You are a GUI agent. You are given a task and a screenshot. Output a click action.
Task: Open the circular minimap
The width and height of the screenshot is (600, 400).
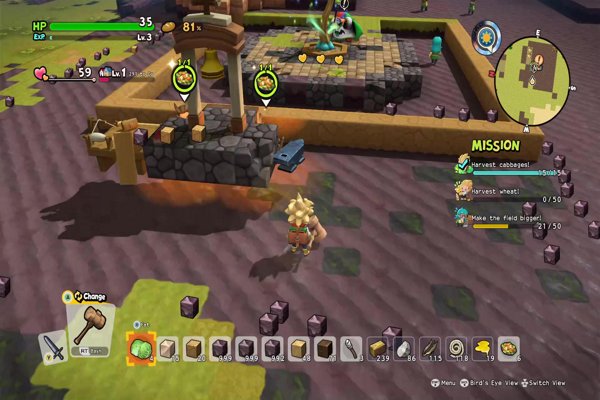(532, 80)
